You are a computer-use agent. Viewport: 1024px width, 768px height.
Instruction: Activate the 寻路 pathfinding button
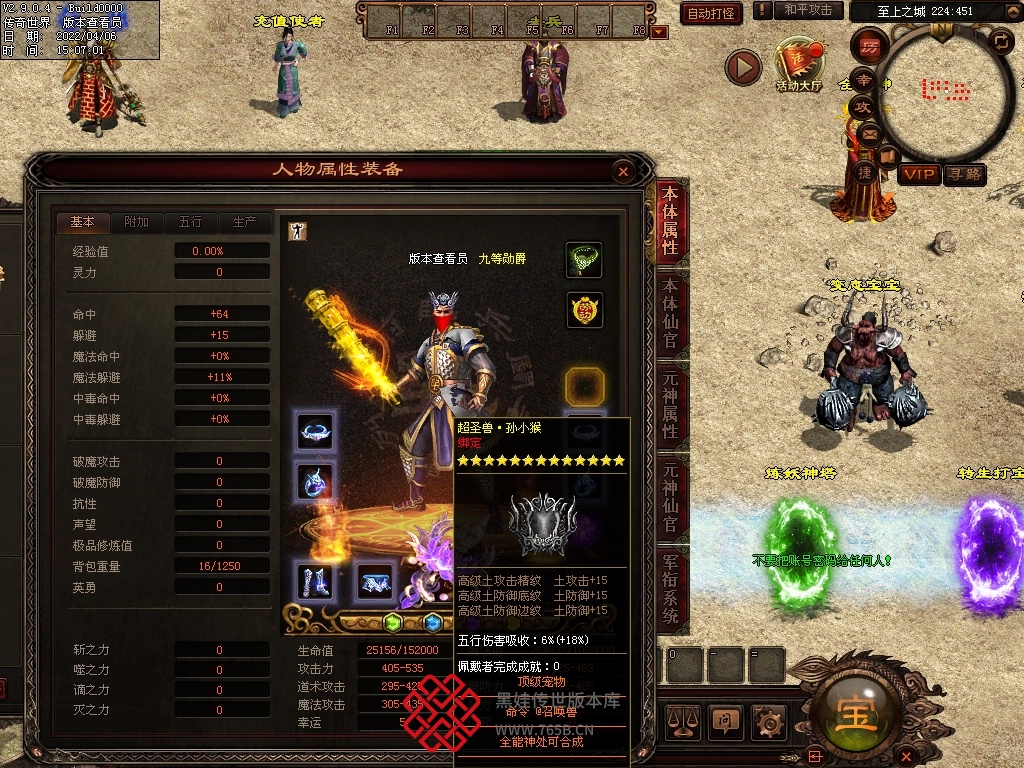click(964, 175)
